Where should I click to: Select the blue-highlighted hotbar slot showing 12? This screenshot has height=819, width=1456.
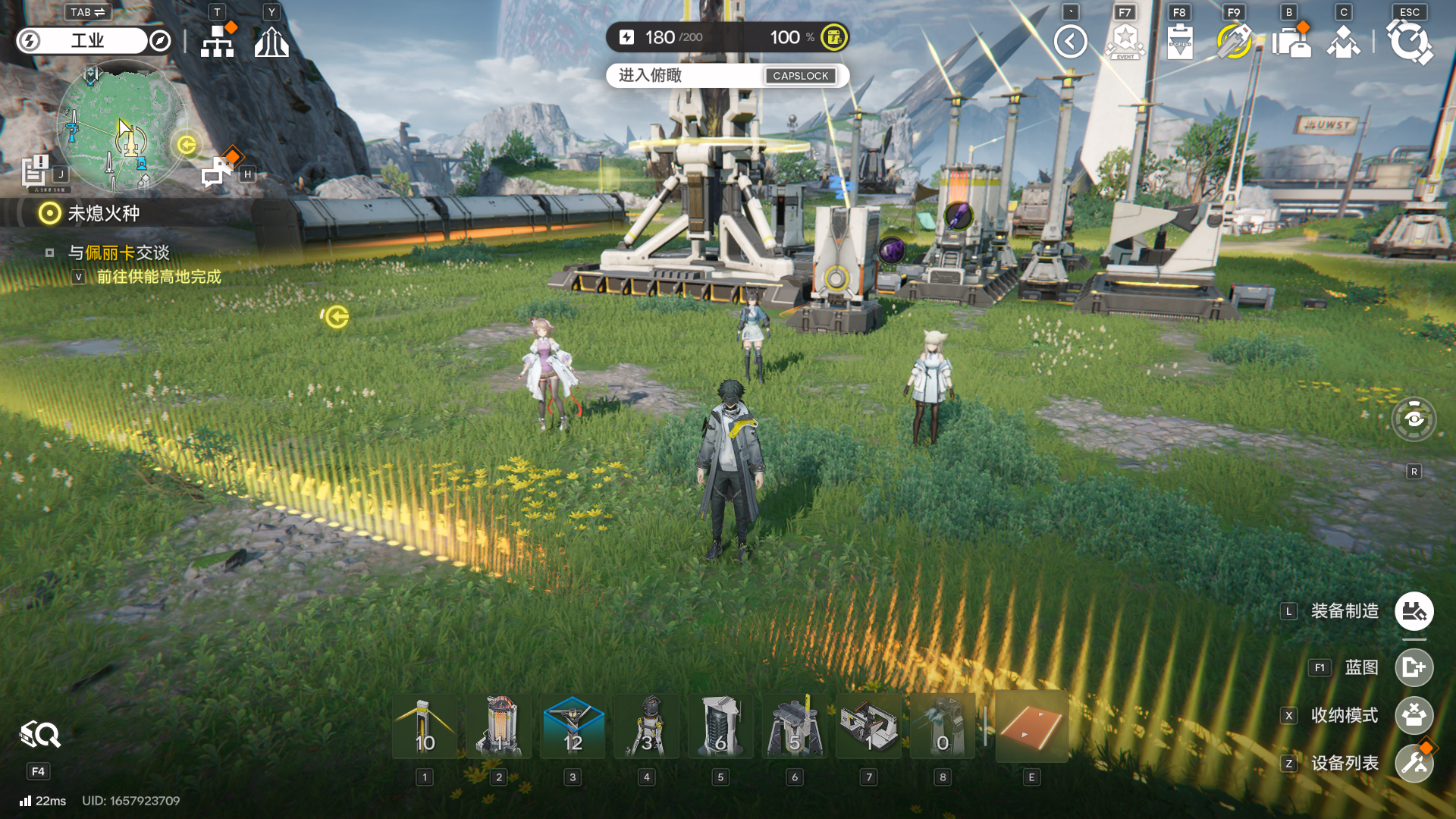click(573, 726)
